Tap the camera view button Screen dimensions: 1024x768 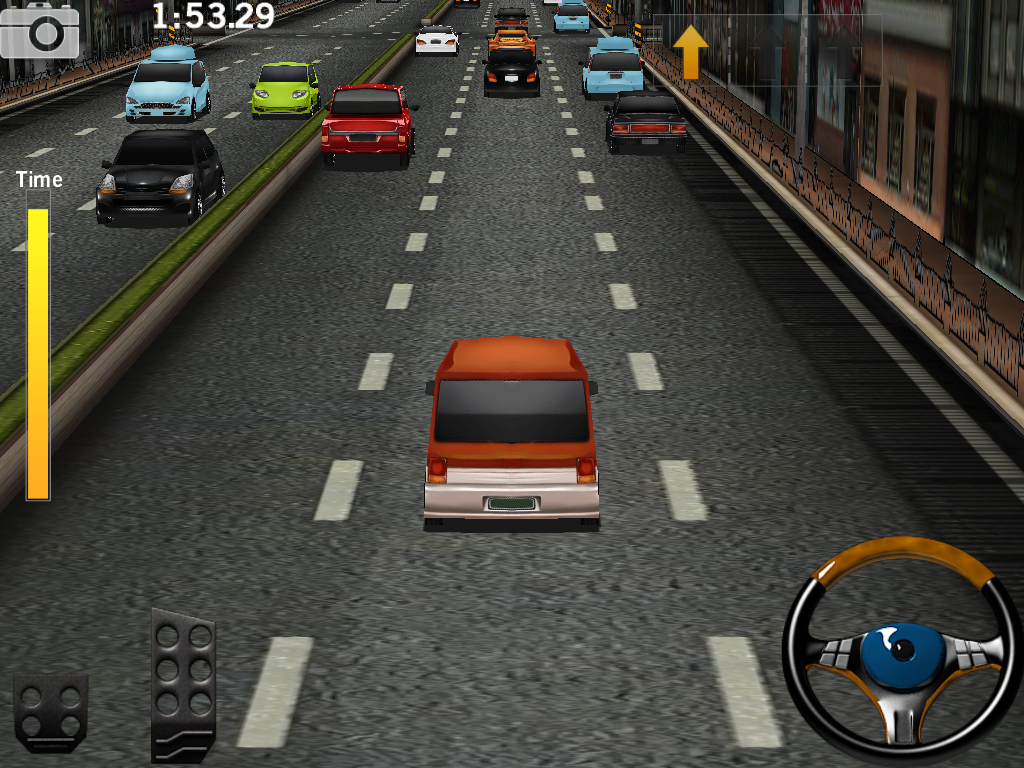(40, 30)
